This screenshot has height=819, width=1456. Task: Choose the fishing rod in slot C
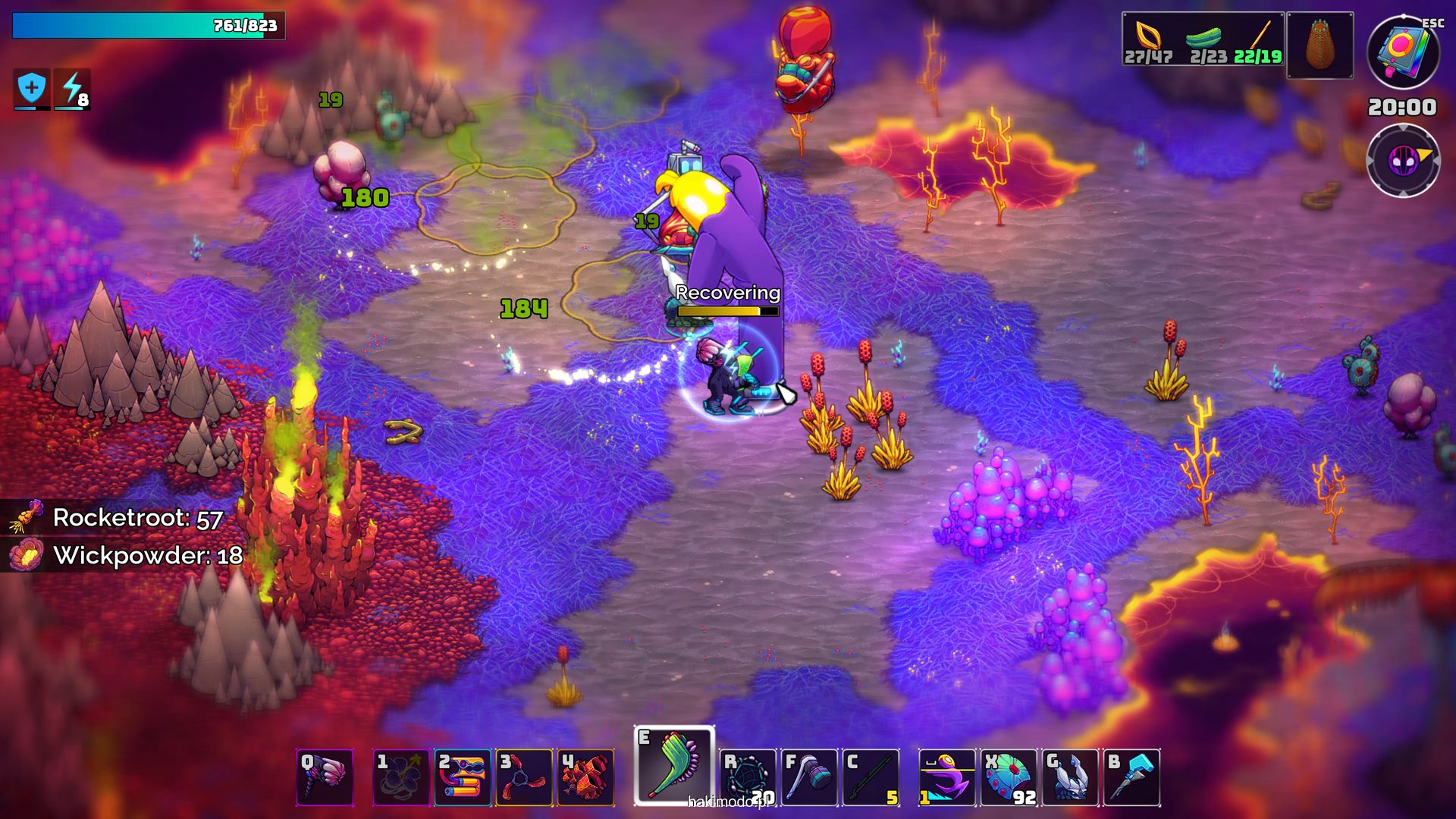[871, 777]
